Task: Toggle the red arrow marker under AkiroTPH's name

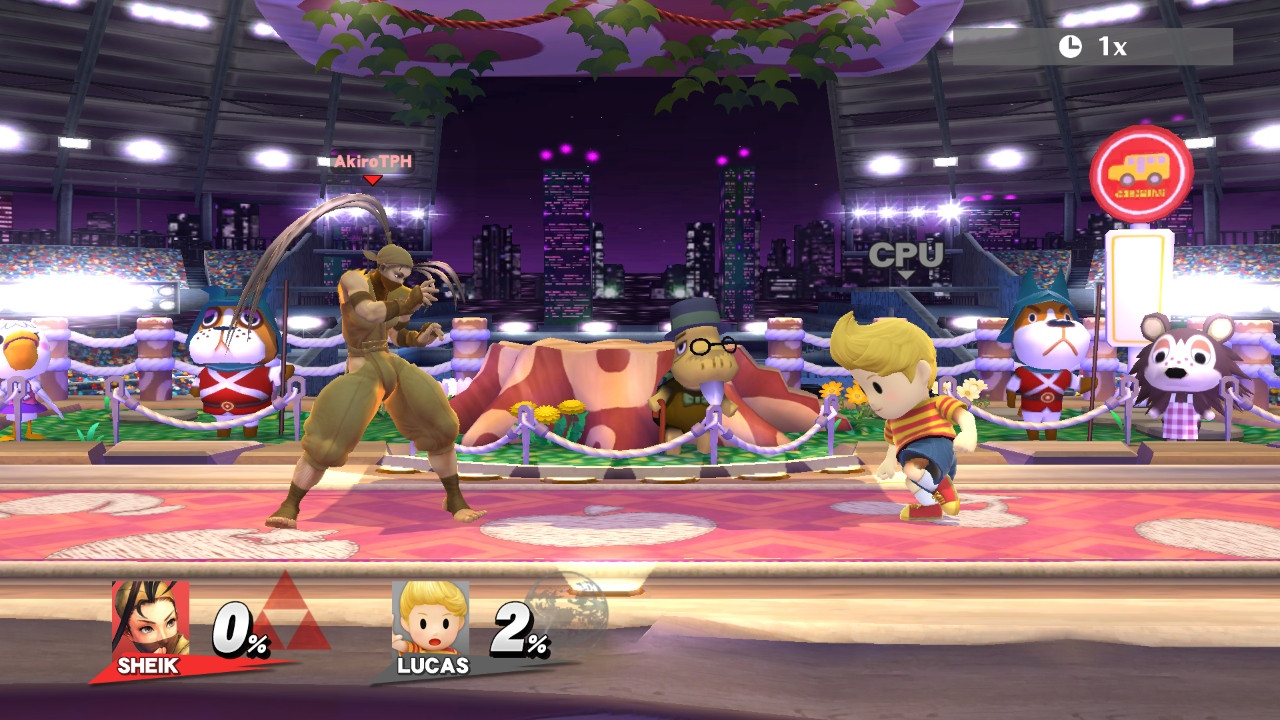Action: click(x=371, y=180)
